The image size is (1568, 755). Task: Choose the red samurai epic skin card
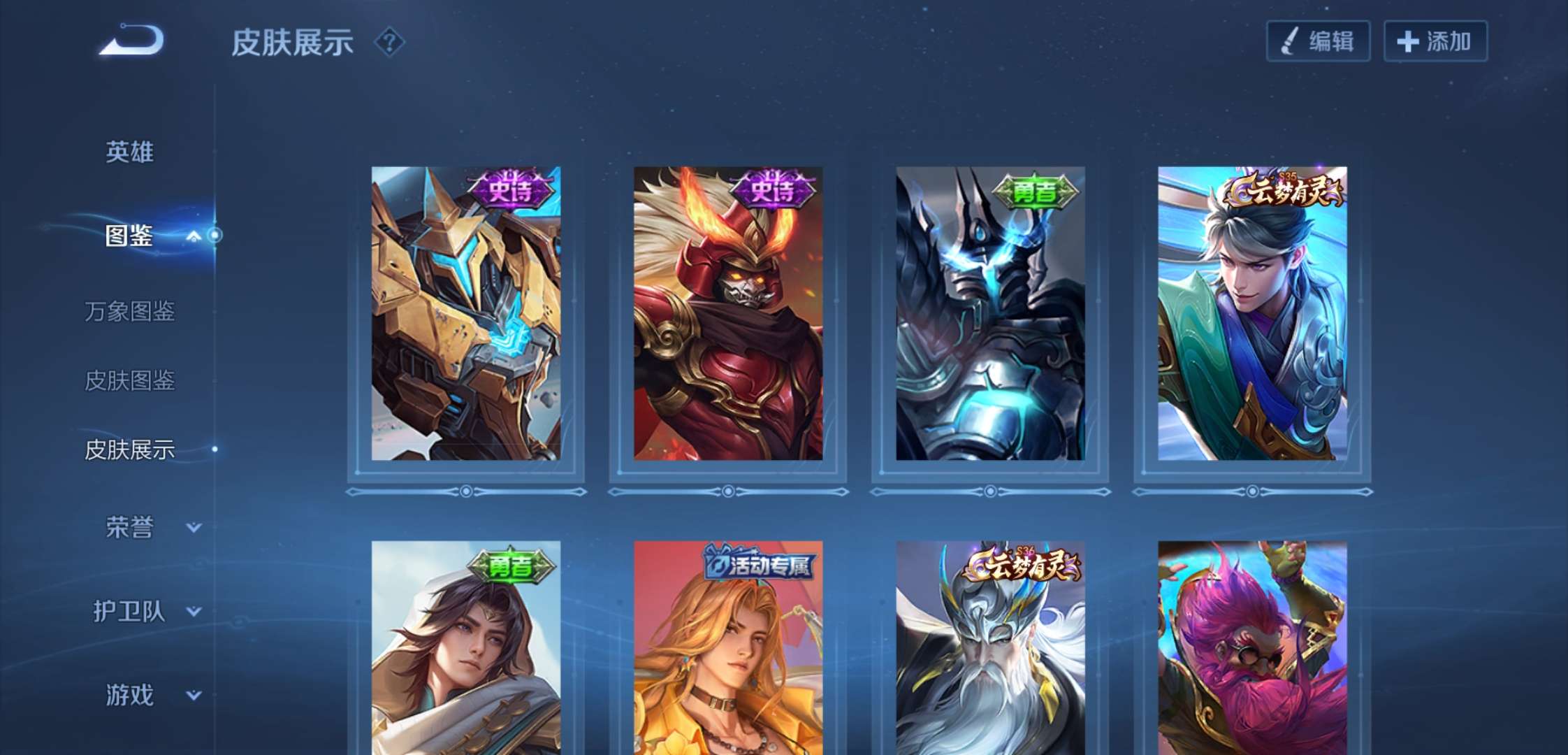point(728,313)
